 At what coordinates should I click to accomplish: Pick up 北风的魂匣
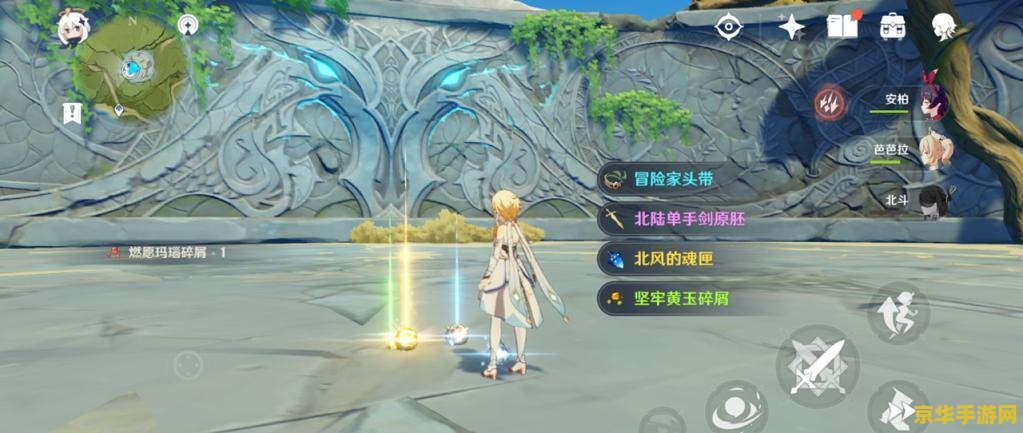[x=676, y=259]
